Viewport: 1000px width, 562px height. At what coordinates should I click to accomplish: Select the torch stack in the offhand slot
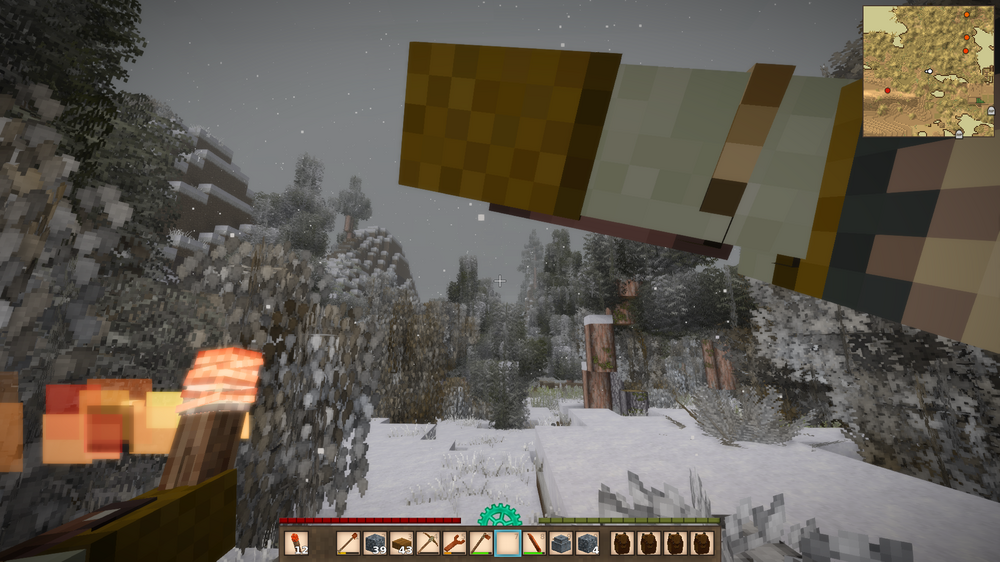click(296, 544)
